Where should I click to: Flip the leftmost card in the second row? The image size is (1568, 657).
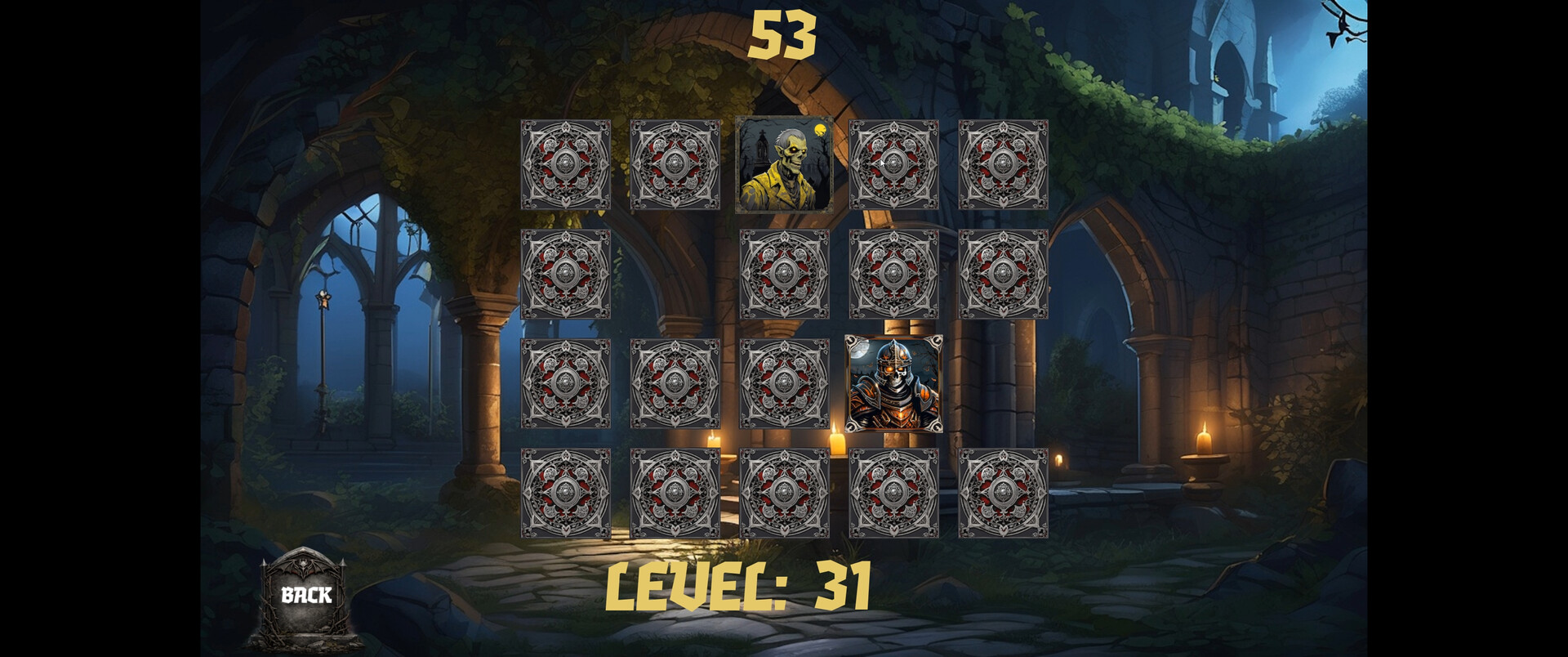pyautogui.click(x=568, y=274)
